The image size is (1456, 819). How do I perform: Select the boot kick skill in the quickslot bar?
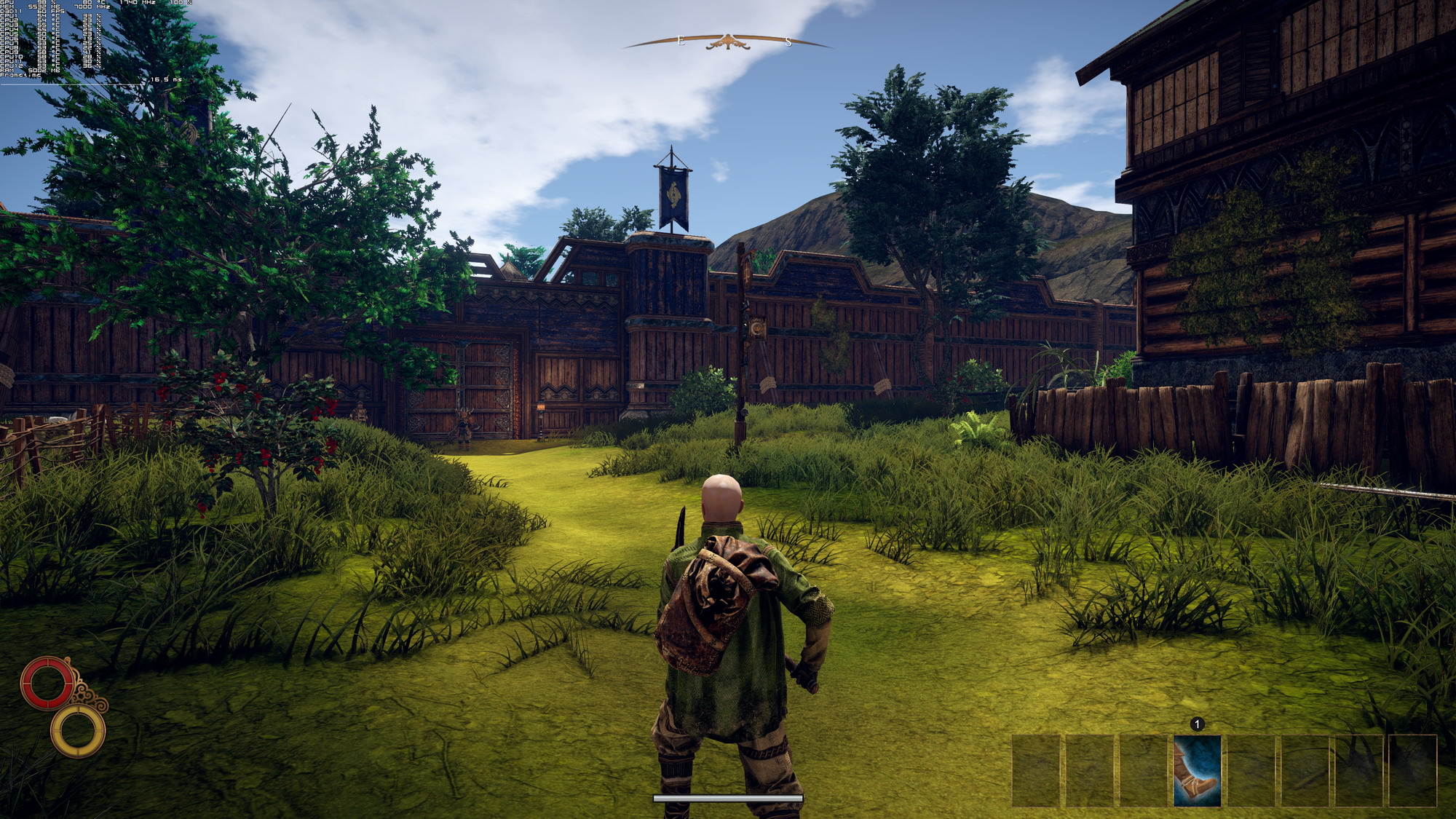point(1197,771)
